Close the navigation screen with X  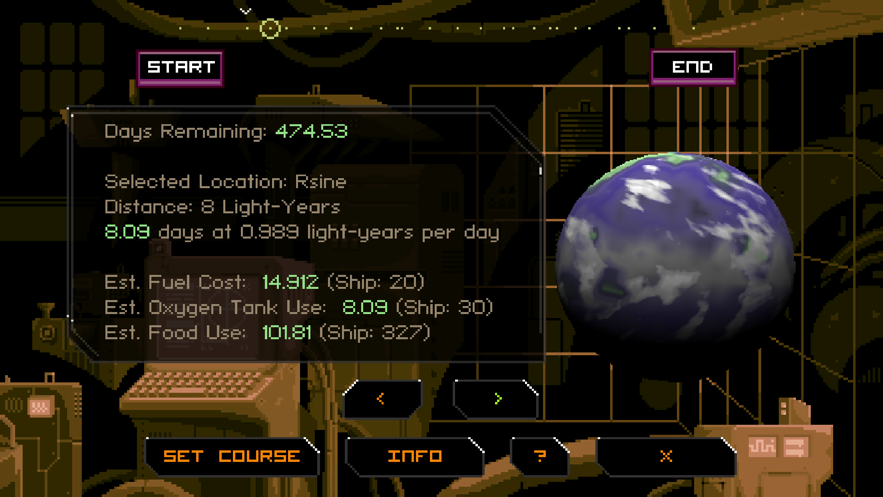[665, 457]
